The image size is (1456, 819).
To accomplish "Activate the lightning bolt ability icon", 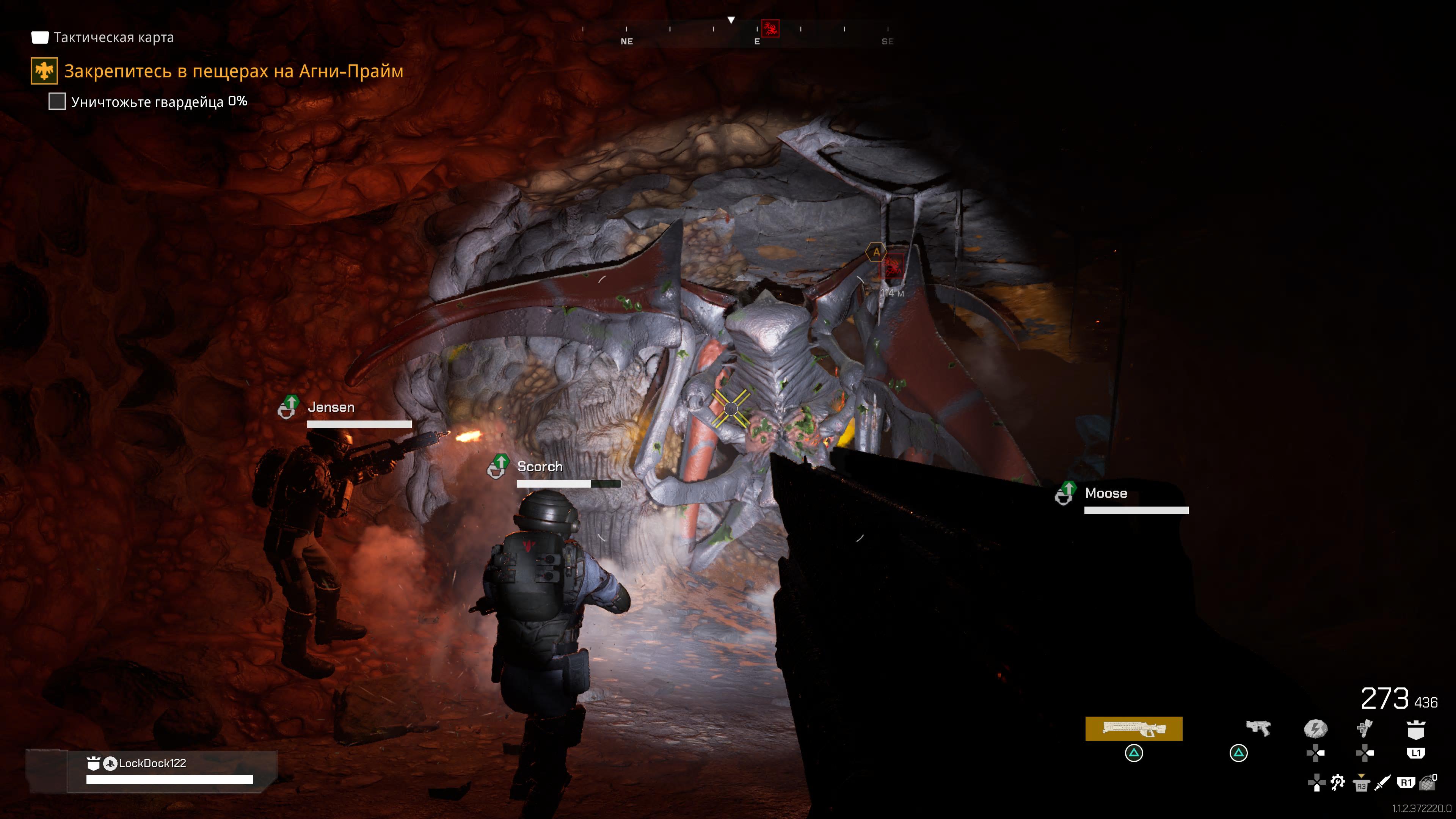I will click(x=1315, y=728).
